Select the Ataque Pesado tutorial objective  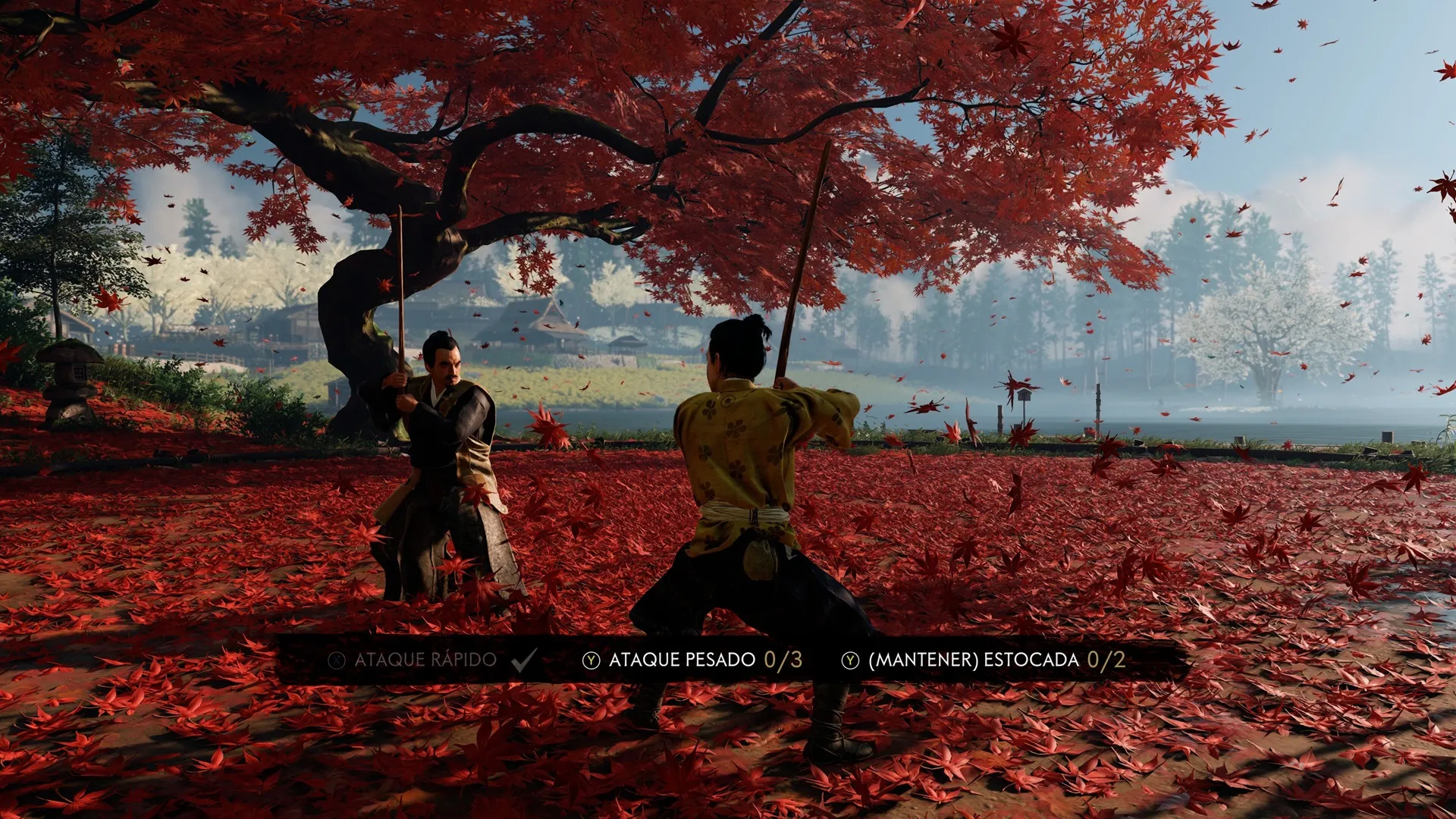[x=682, y=660]
